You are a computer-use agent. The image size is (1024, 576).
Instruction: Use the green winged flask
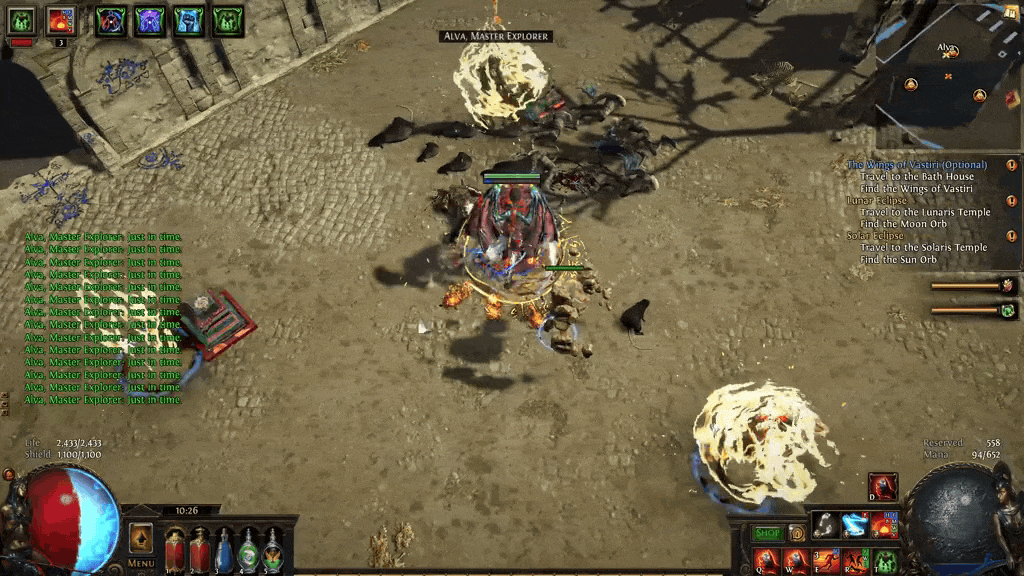[272, 551]
